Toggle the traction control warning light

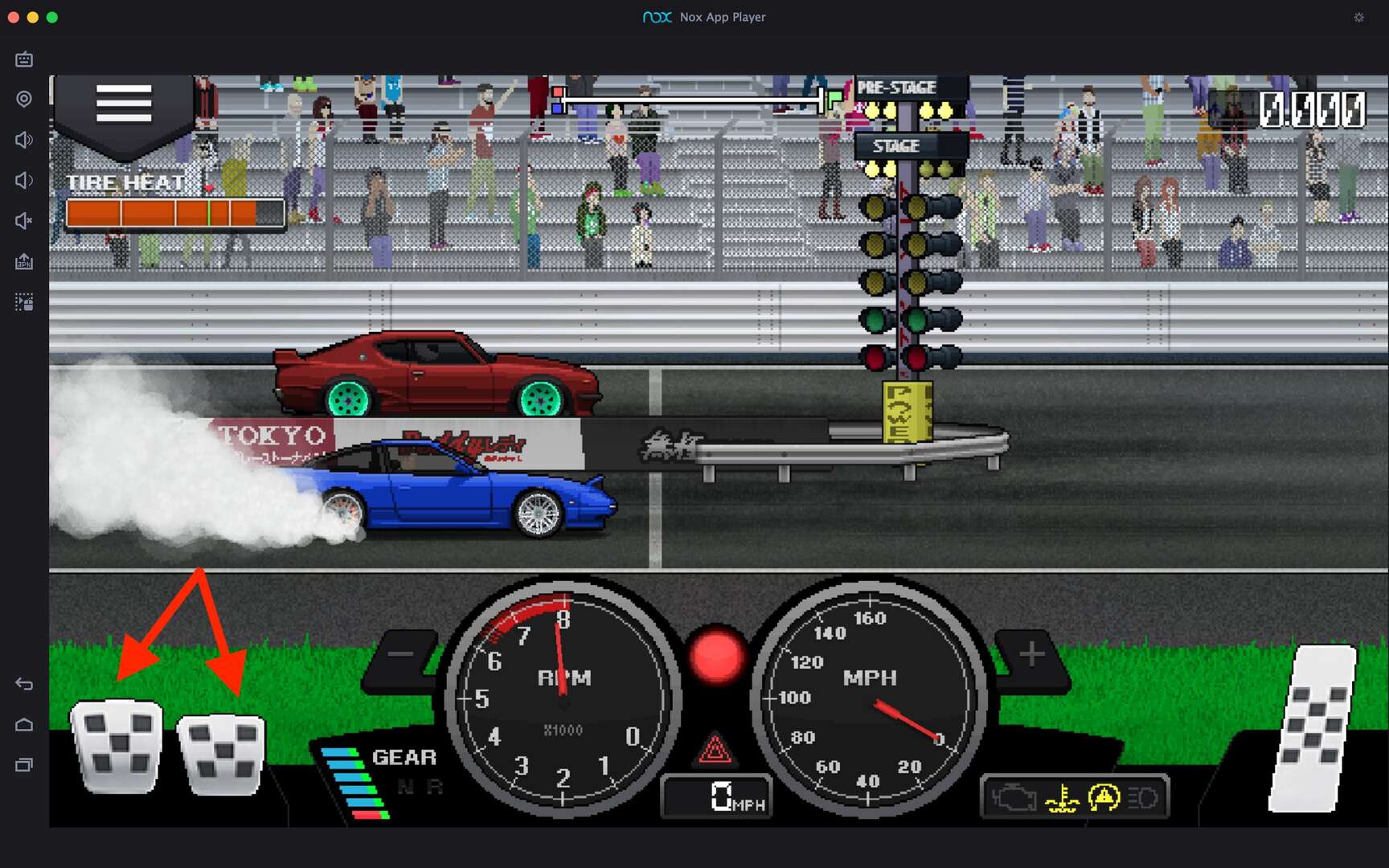[x=1104, y=798]
